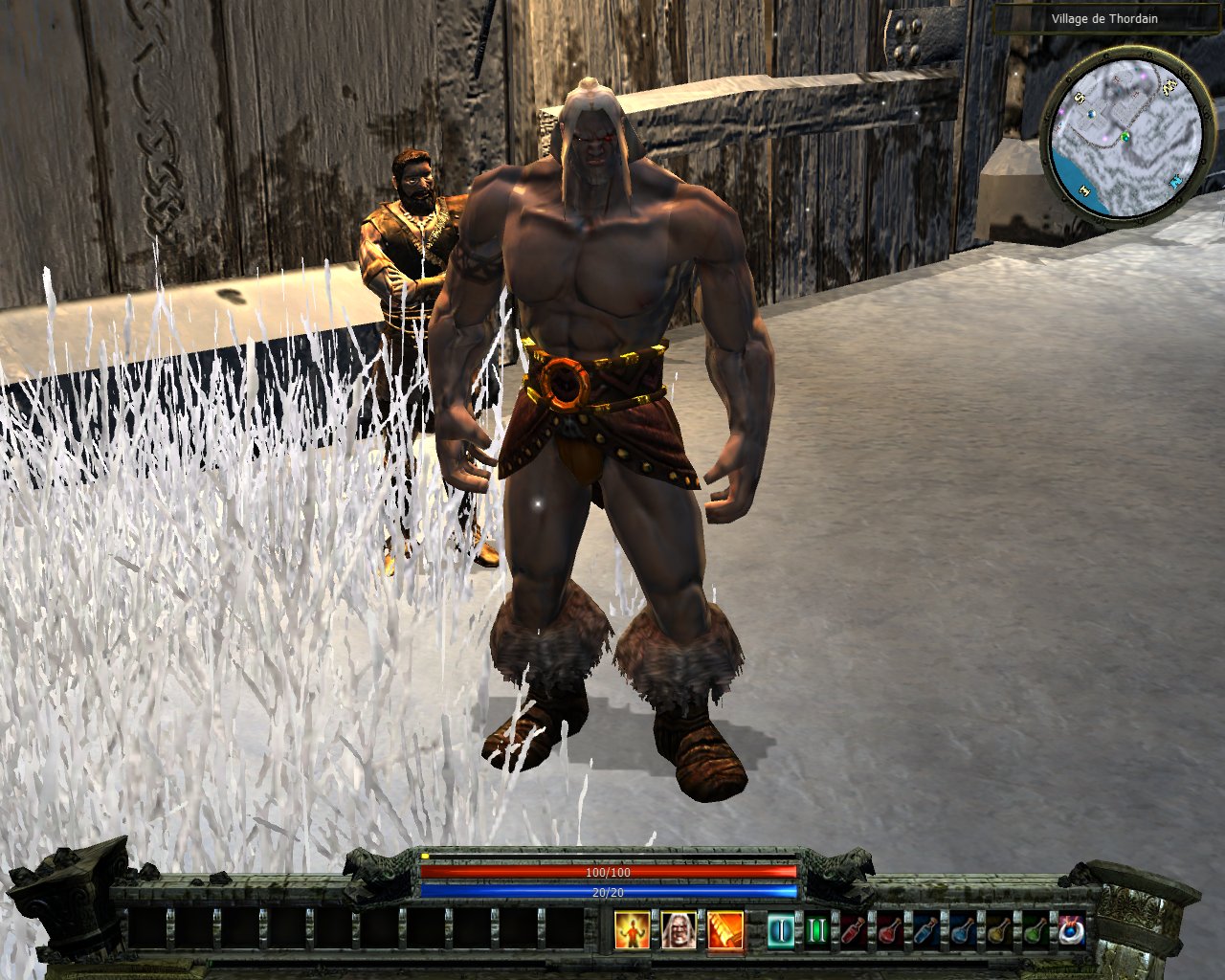Use the orange sword strike skill
Viewport: 1225px width, 980px height.
click(x=725, y=929)
